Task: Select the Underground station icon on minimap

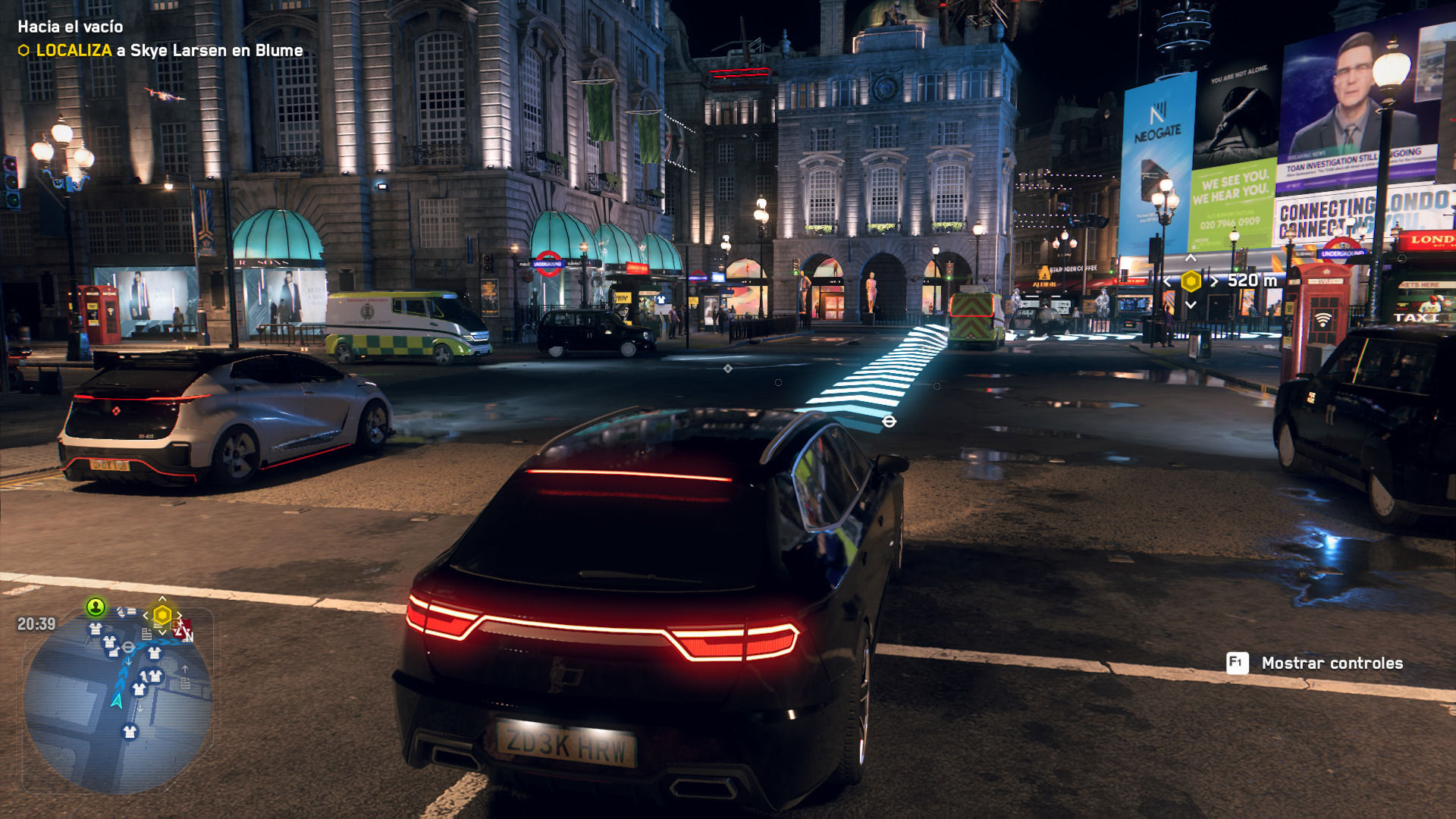Action: pyautogui.click(x=129, y=647)
